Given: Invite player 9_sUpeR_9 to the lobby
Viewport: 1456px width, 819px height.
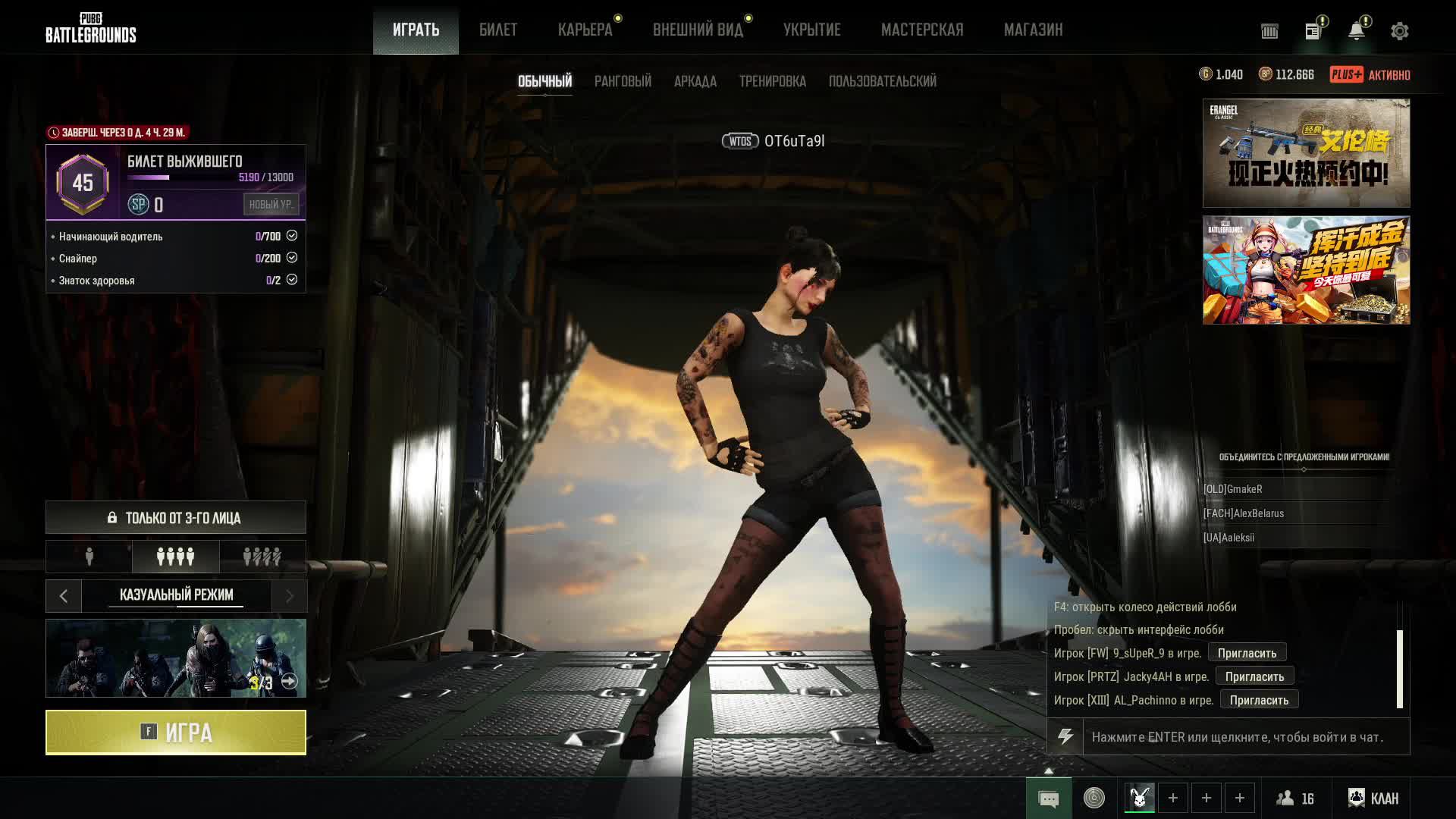Looking at the screenshot, I should (x=1247, y=653).
